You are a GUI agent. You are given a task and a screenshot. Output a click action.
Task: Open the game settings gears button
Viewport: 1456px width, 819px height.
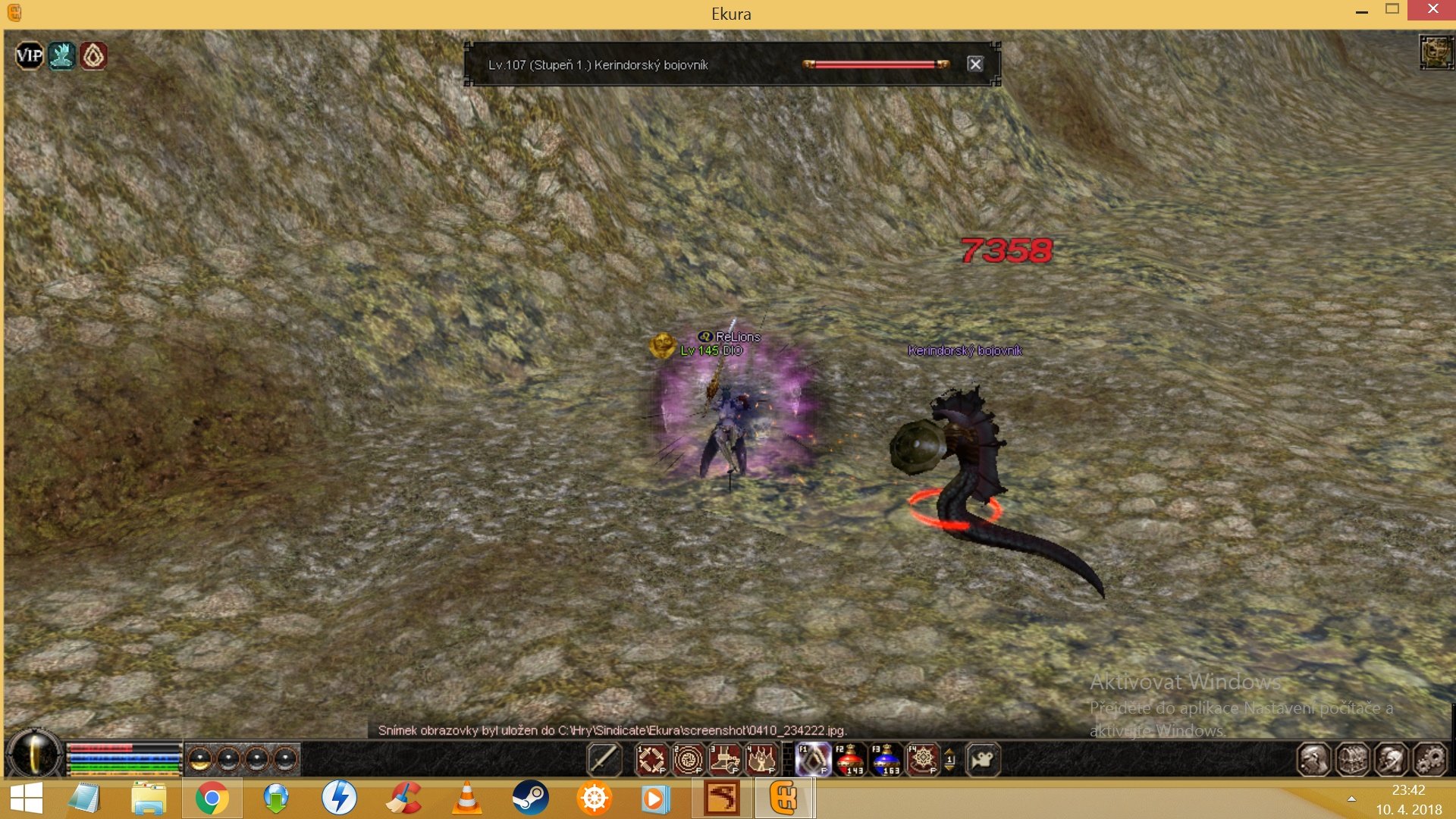click(1430, 759)
